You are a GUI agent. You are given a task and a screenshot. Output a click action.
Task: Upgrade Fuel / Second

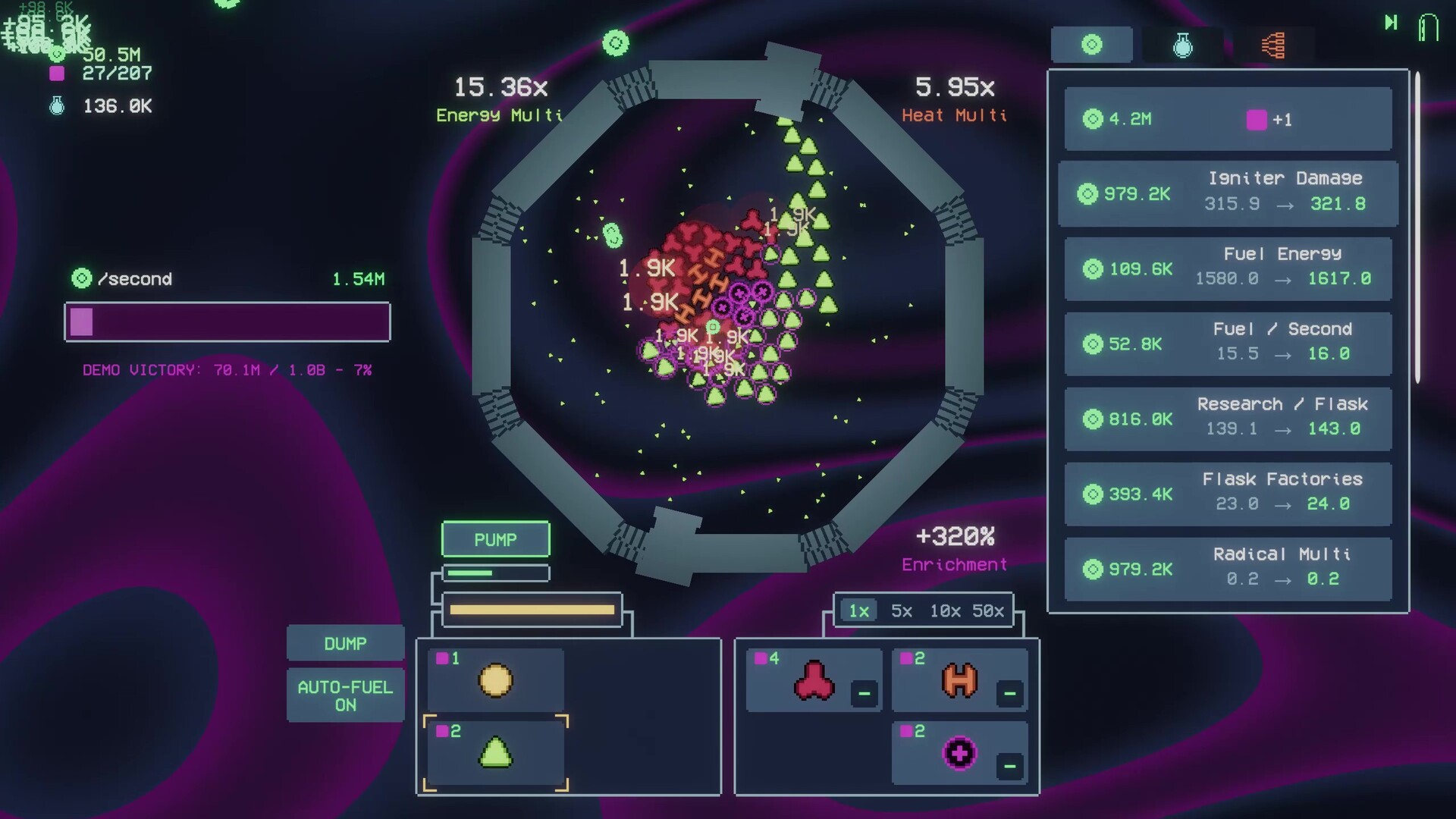pos(1228,344)
